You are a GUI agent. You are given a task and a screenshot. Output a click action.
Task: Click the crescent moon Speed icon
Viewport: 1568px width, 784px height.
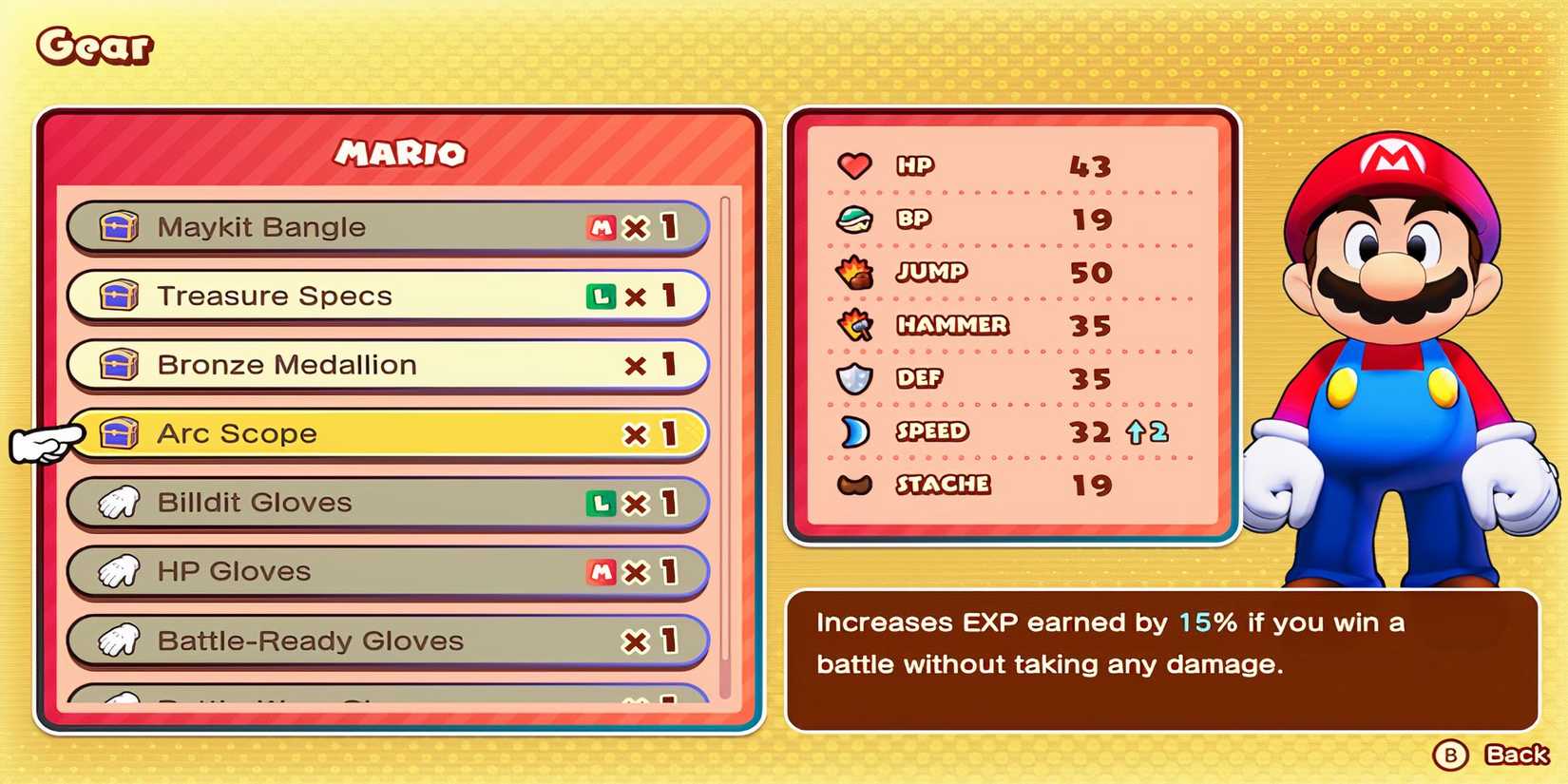(x=854, y=430)
